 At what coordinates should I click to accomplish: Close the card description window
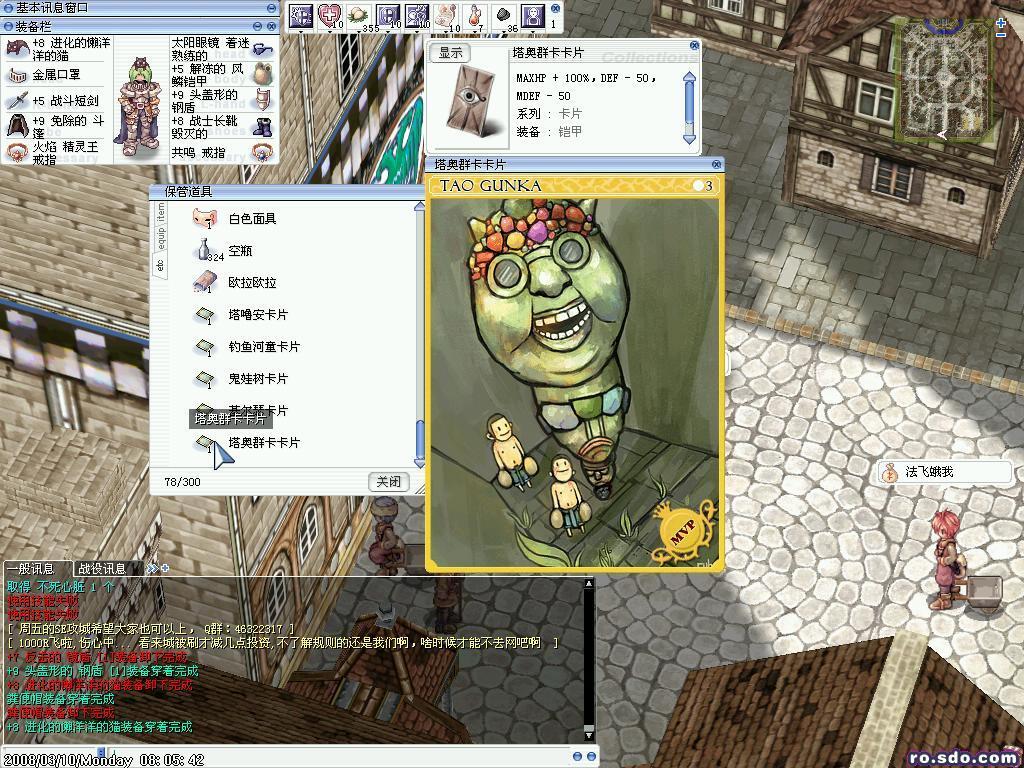tap(695, 46)
